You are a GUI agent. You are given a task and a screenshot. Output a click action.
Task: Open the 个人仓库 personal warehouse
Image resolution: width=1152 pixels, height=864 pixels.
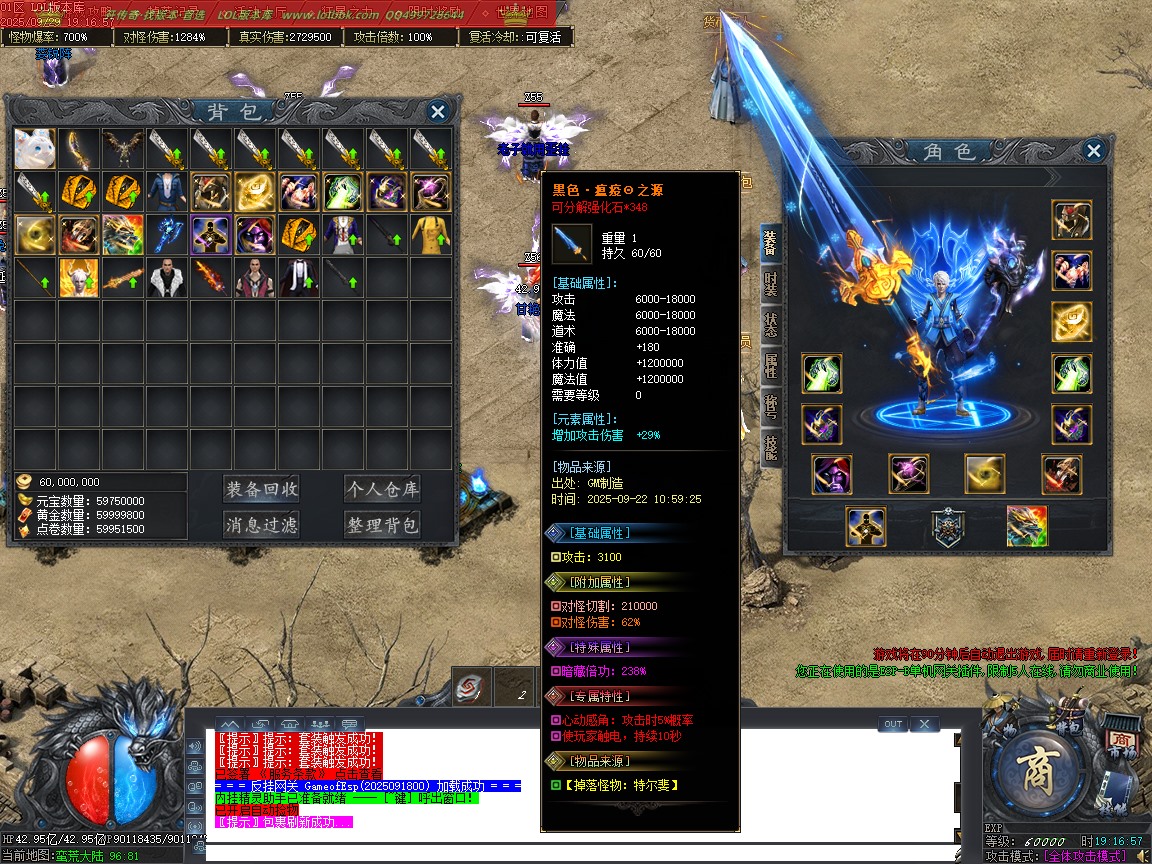(382, 489)
